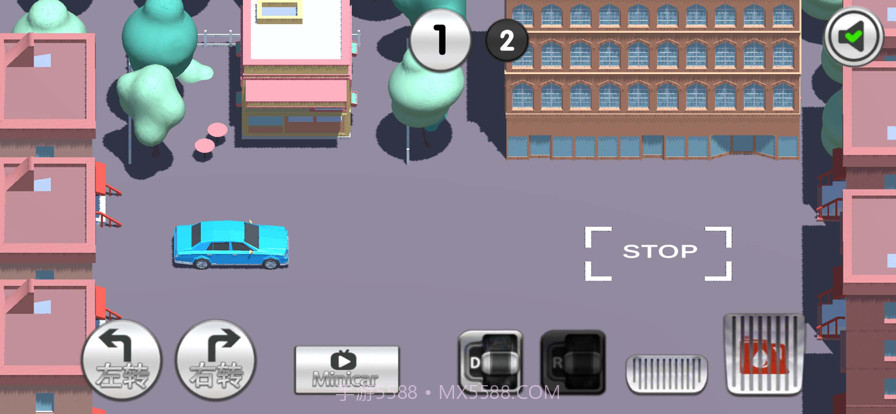The image size is (896, 414).
Task: Tap the 左转 left turn button
Action: point(121,359)
